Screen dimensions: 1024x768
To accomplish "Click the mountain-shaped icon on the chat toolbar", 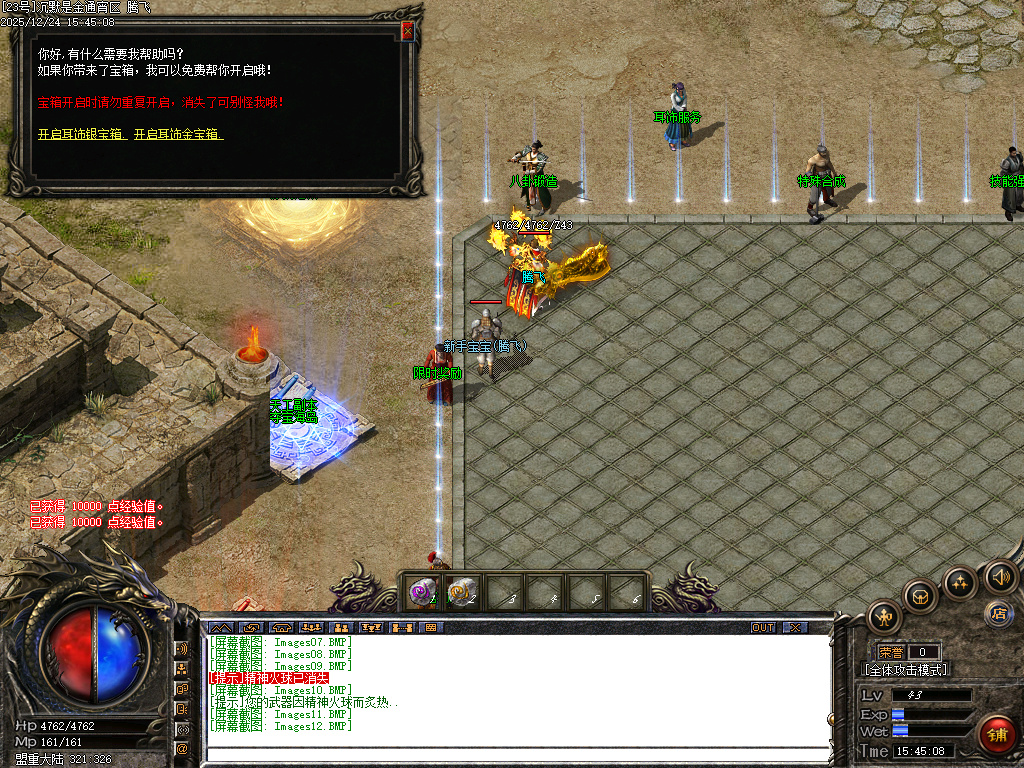I will [x=219, y=628].
